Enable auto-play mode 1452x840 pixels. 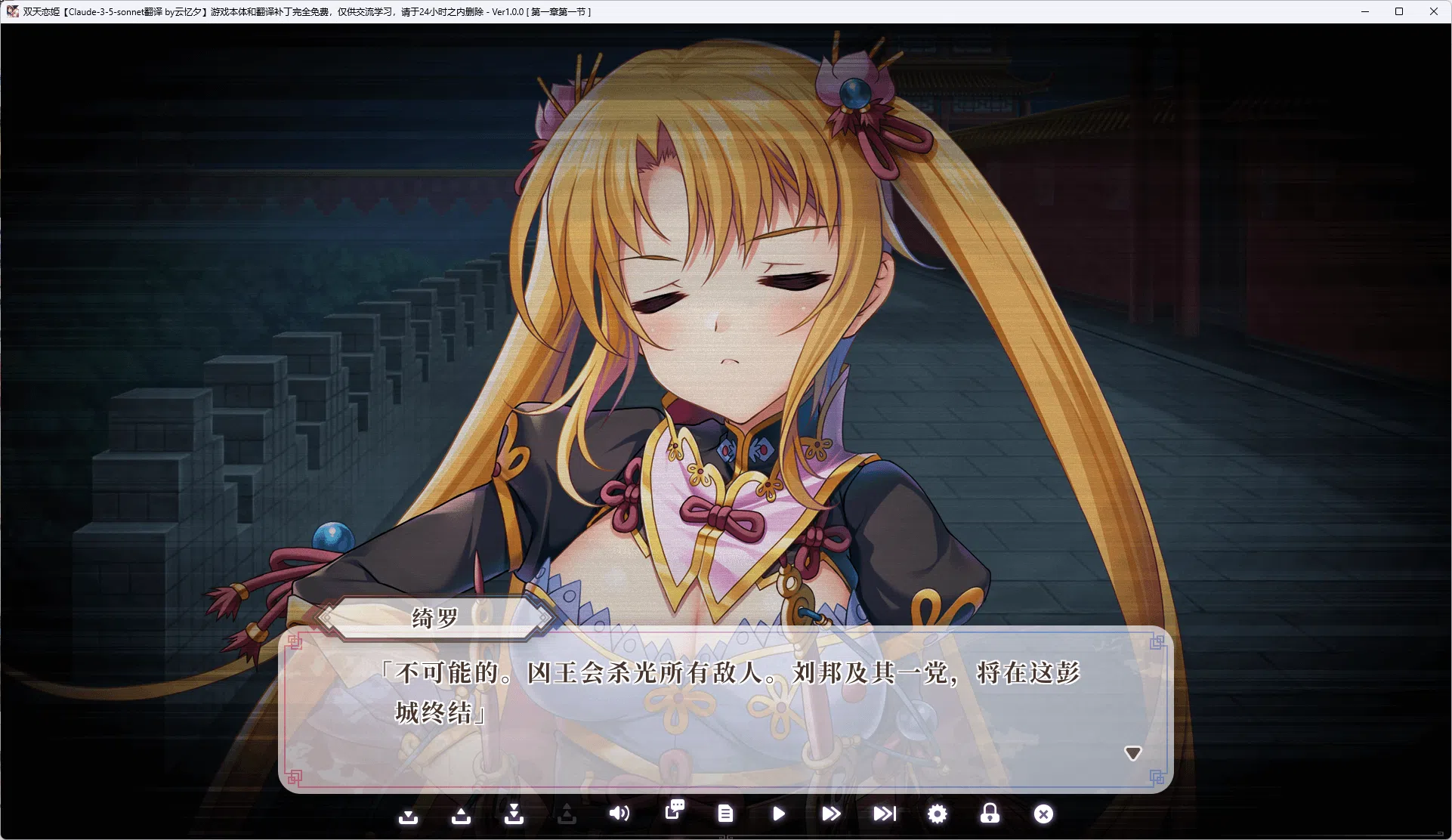779,814
